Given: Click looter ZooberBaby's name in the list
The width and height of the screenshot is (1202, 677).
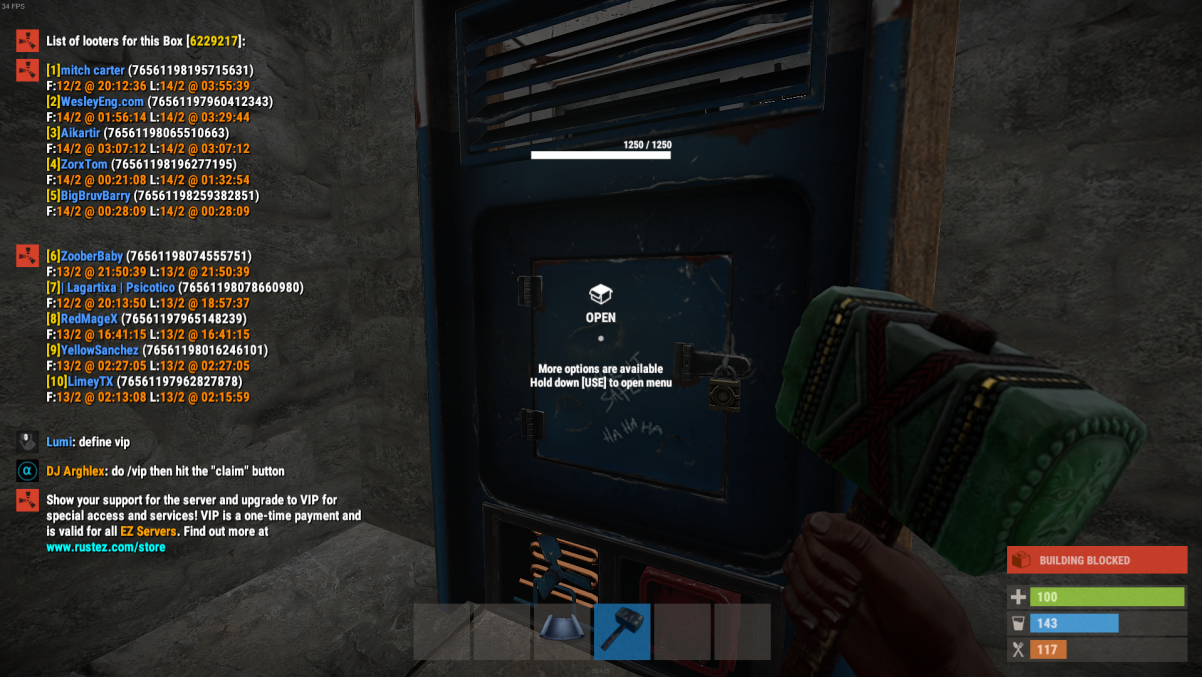Looking at the screenshot, I should (x=93, y=257).
